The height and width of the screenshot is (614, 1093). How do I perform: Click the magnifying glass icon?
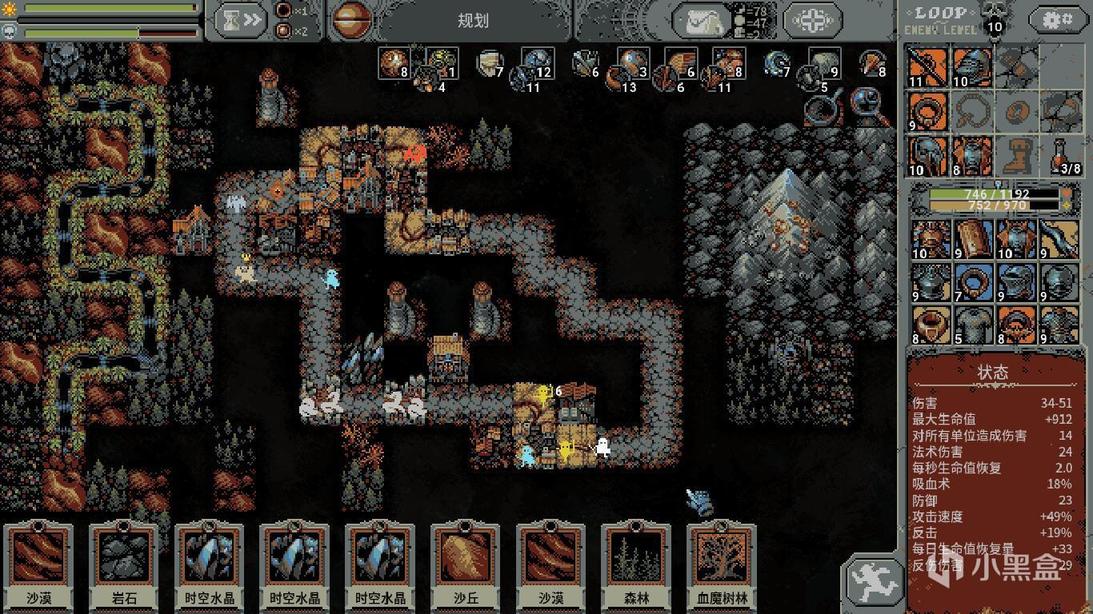coord(871,106)
